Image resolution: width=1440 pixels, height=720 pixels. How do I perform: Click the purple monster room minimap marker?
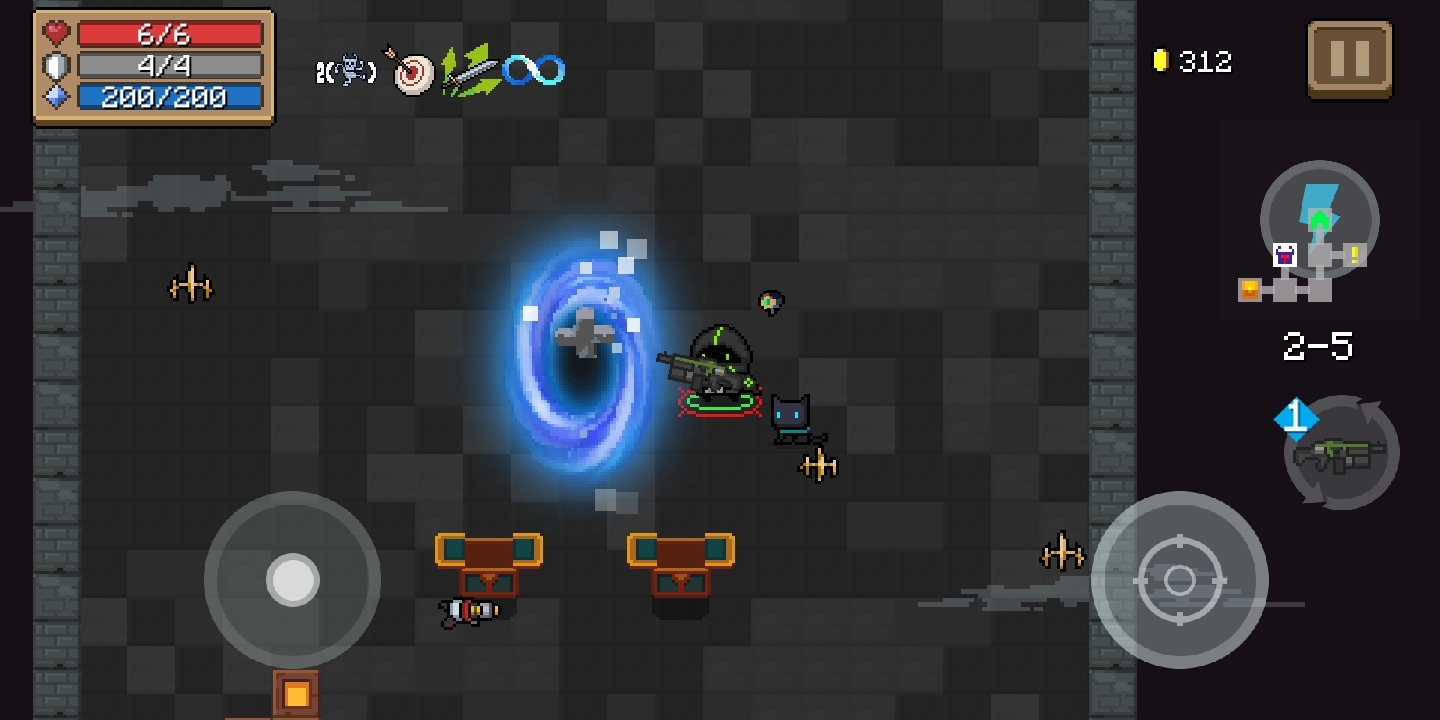click(x=1285, y=255)
